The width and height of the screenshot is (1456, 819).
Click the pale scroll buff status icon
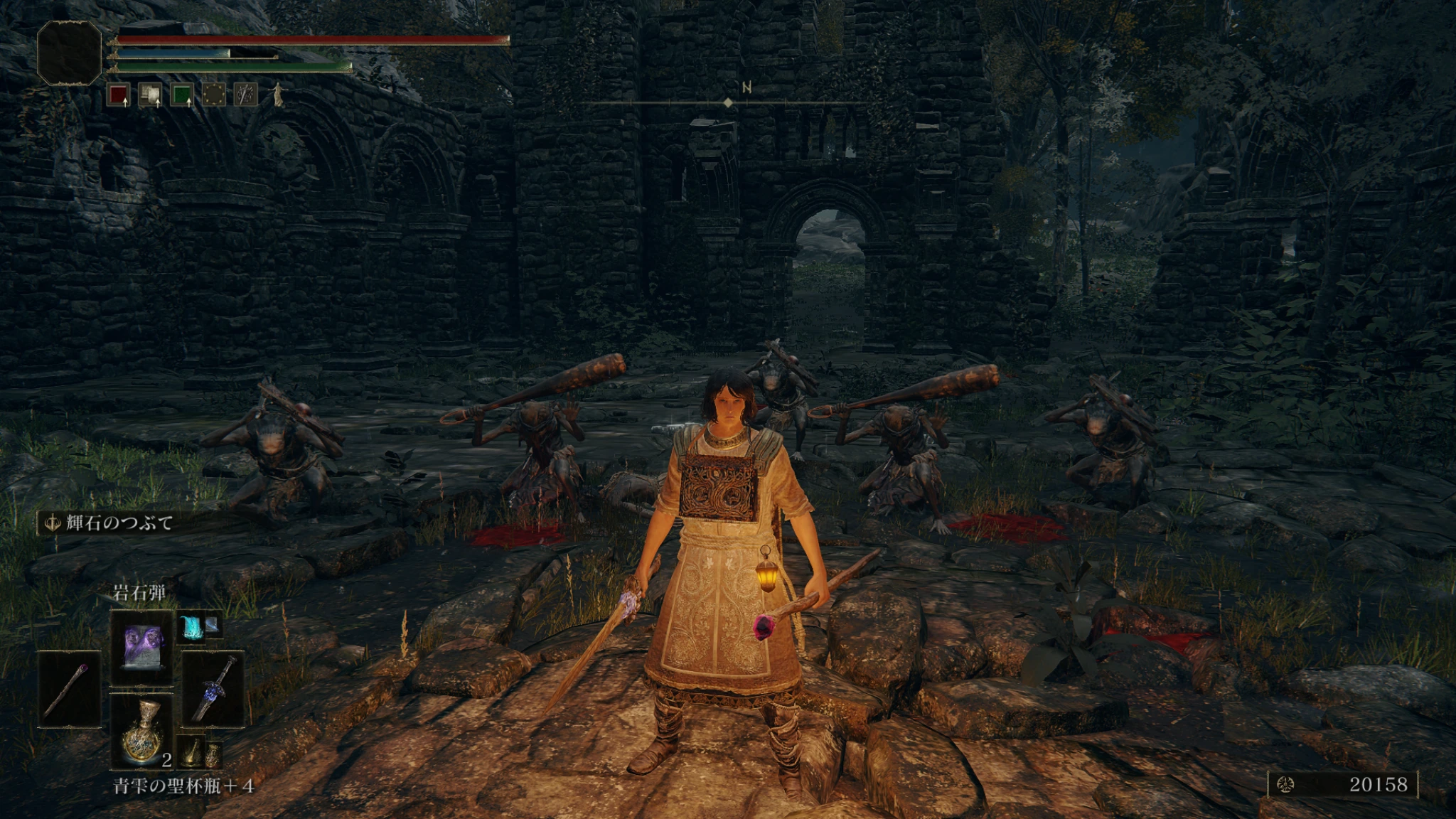coord(150,95)
